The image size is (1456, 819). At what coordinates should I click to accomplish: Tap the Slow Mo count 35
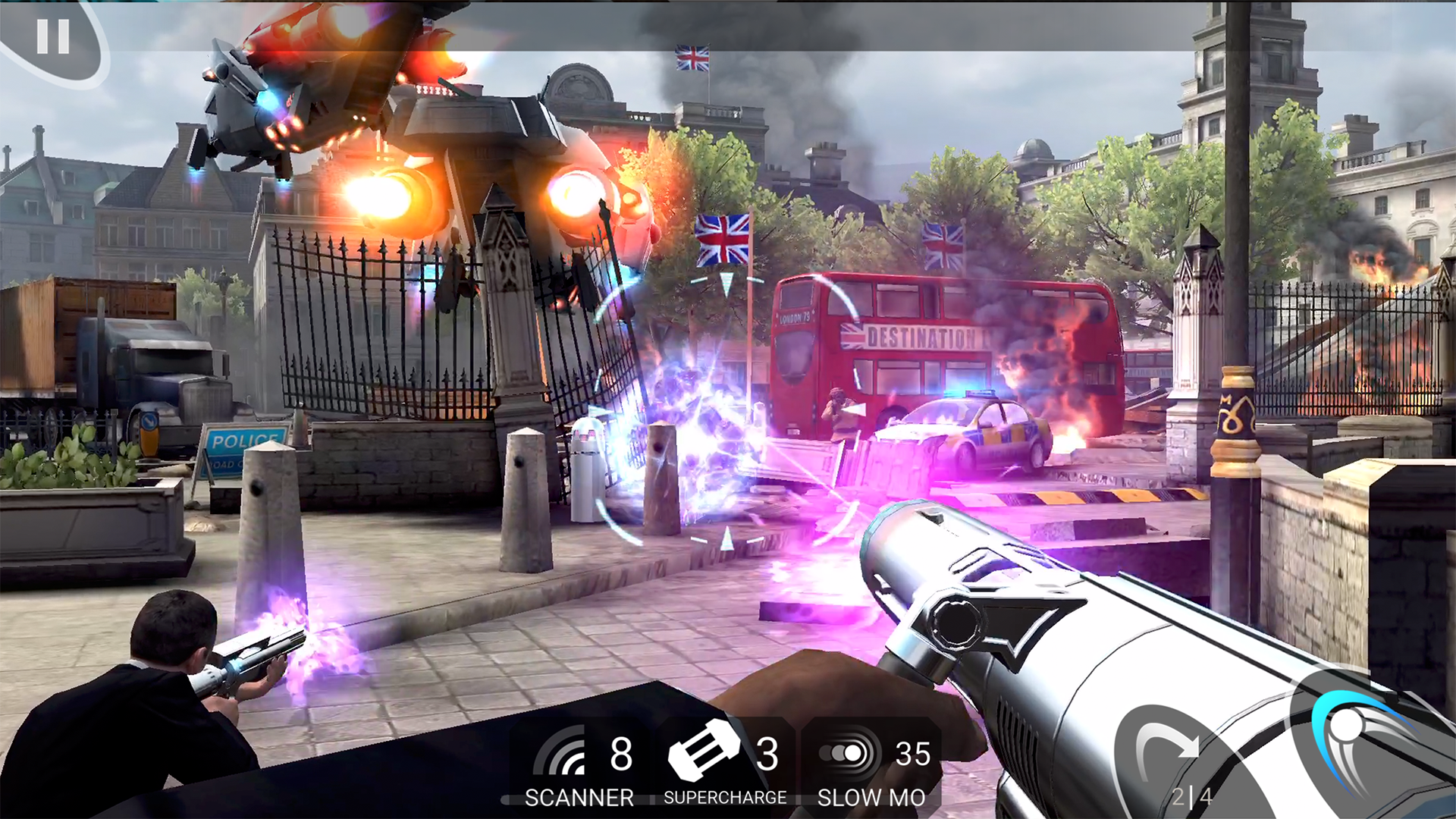tap(912, 755)
